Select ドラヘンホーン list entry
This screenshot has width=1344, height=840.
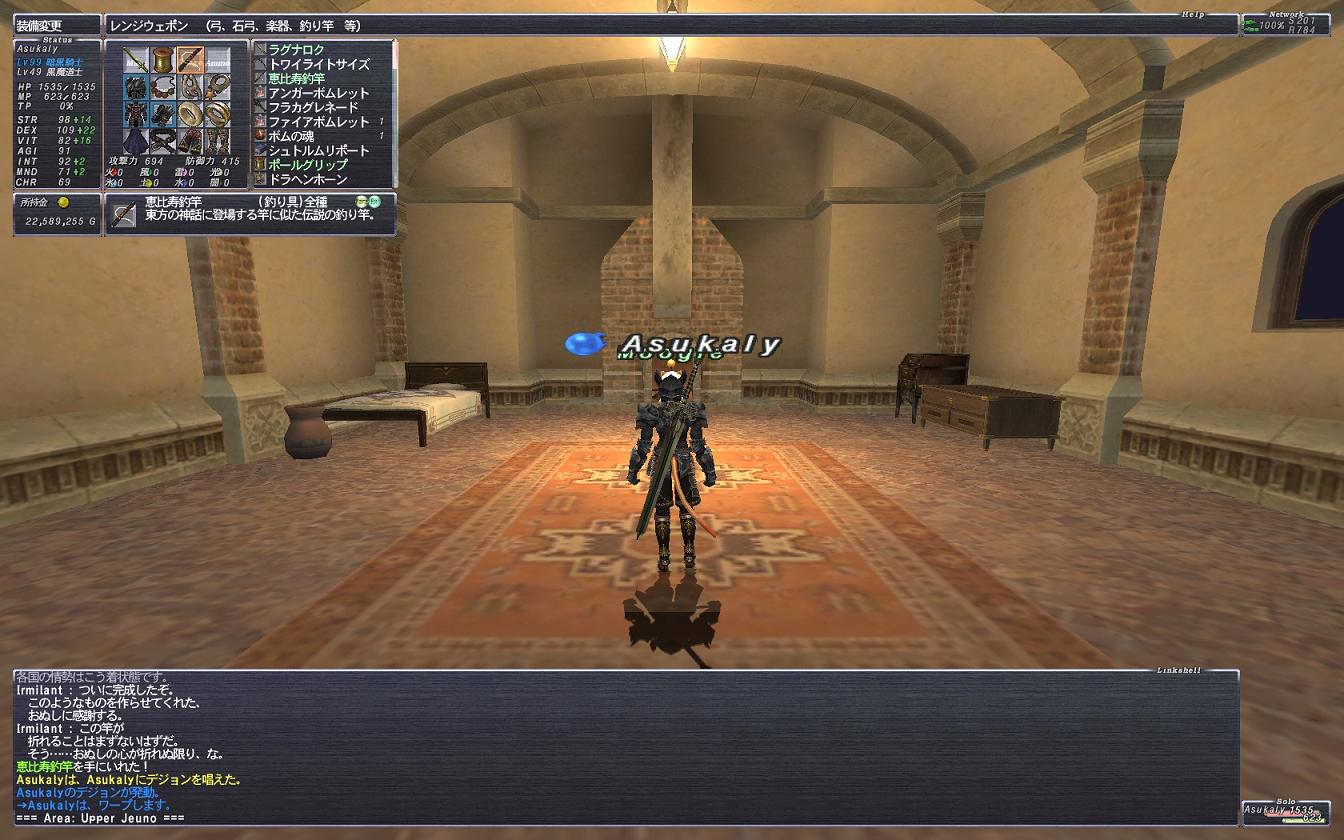[x=308, y=179]
